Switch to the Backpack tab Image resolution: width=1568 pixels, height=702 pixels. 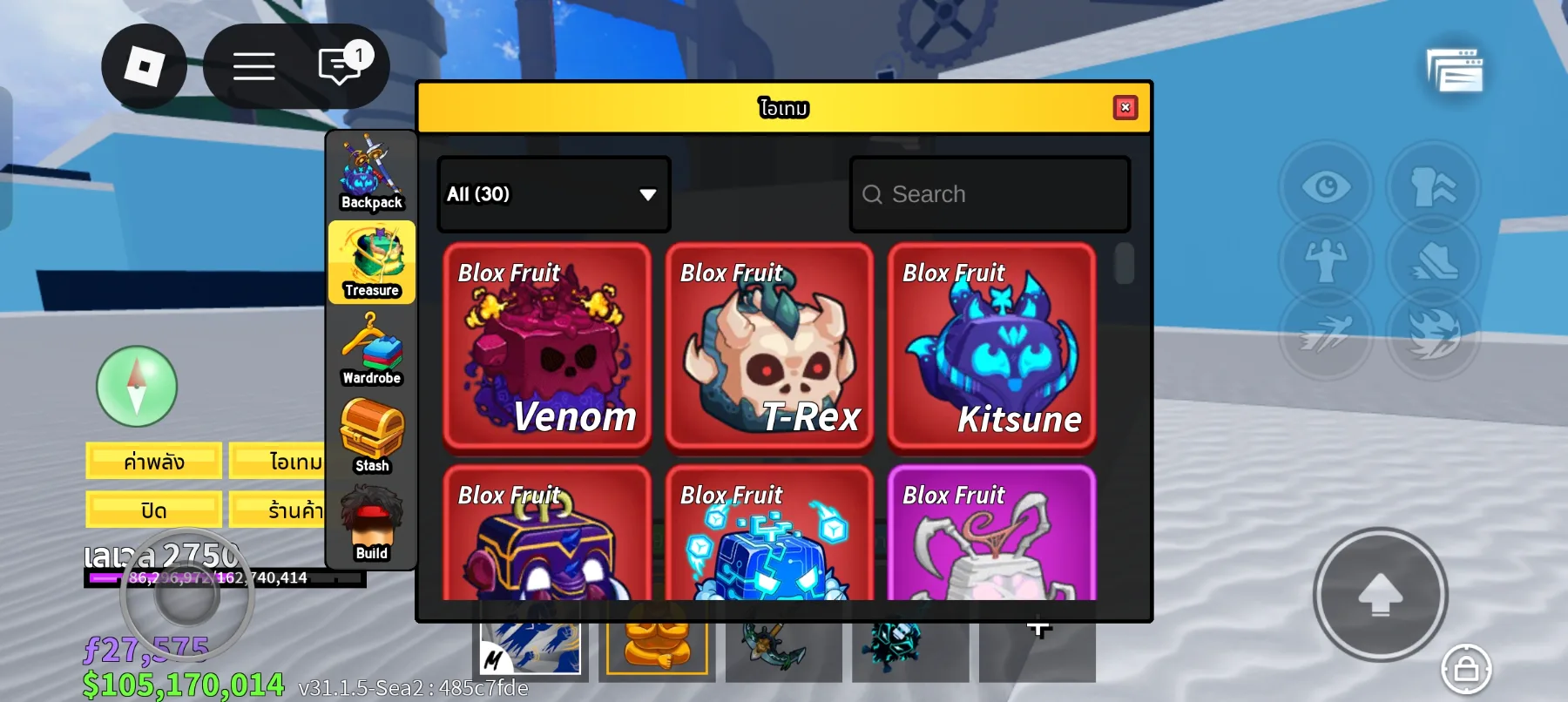[371, 174]
